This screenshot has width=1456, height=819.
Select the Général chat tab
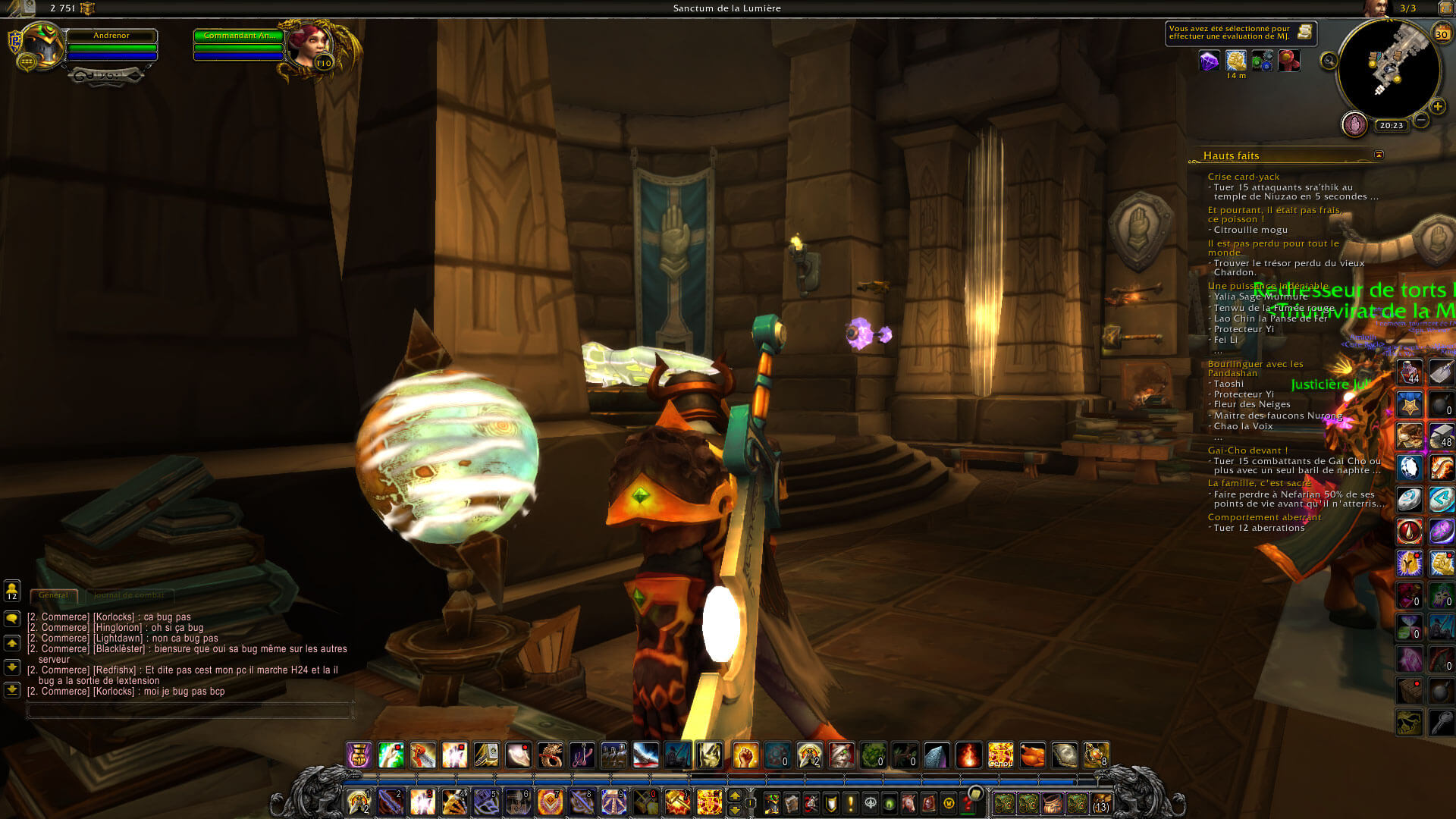coord(53,595)
